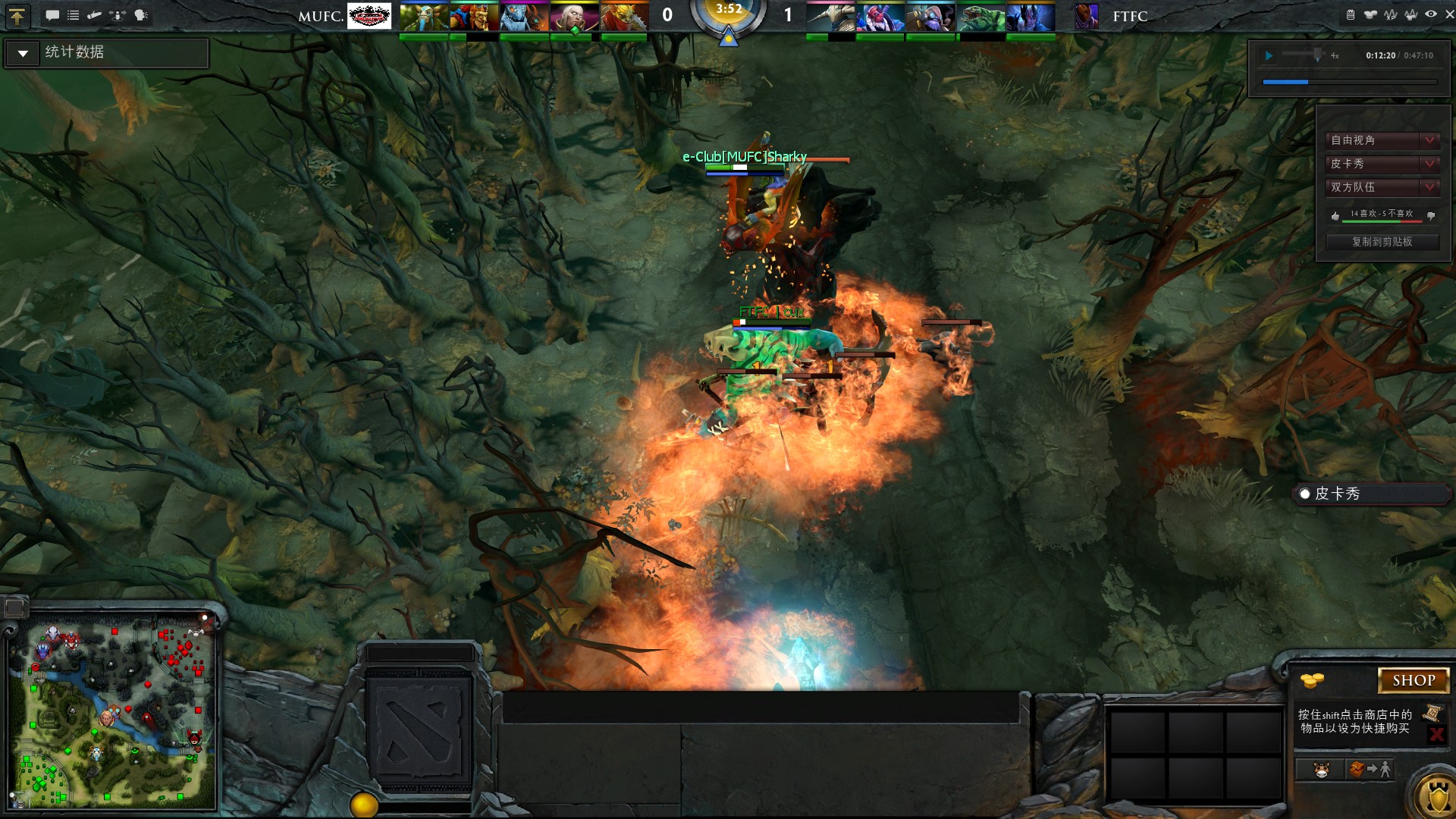
Task: Copy replay link with 复制到剪贴板
Action: [1382, 242]
